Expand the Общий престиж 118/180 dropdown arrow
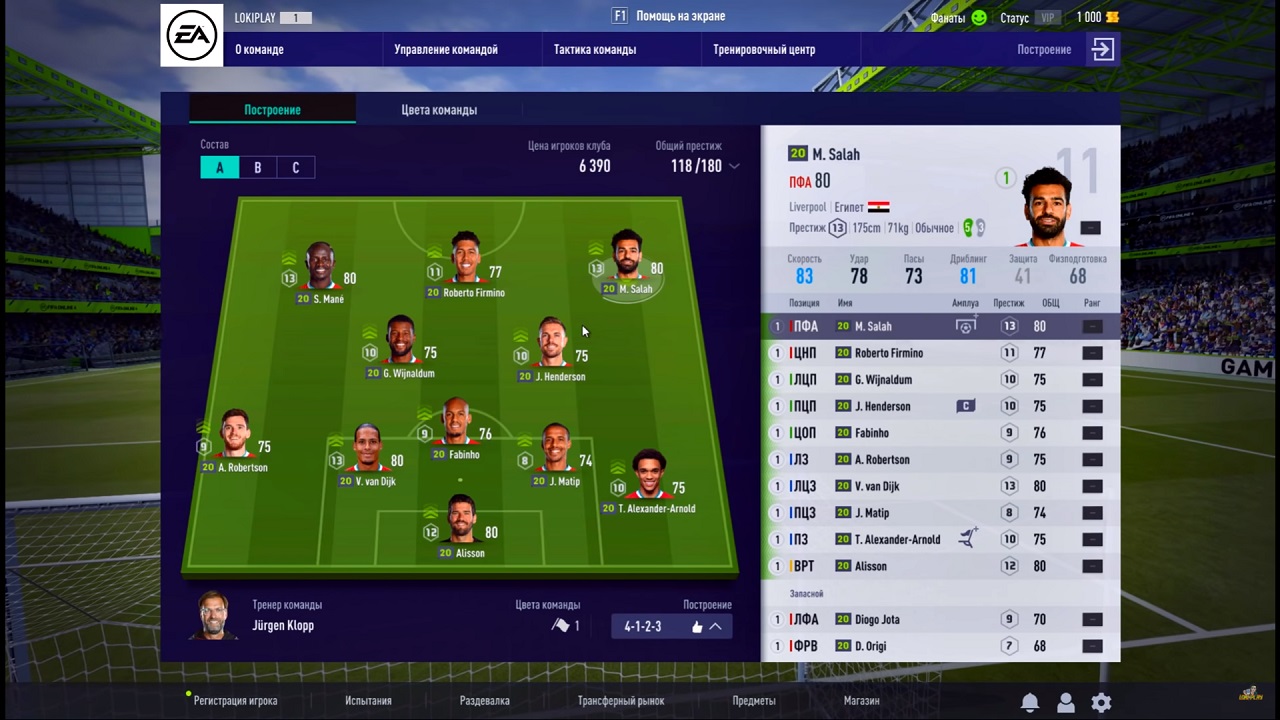The height and width of the screenshot is (720, 1280). pos(735,167)
